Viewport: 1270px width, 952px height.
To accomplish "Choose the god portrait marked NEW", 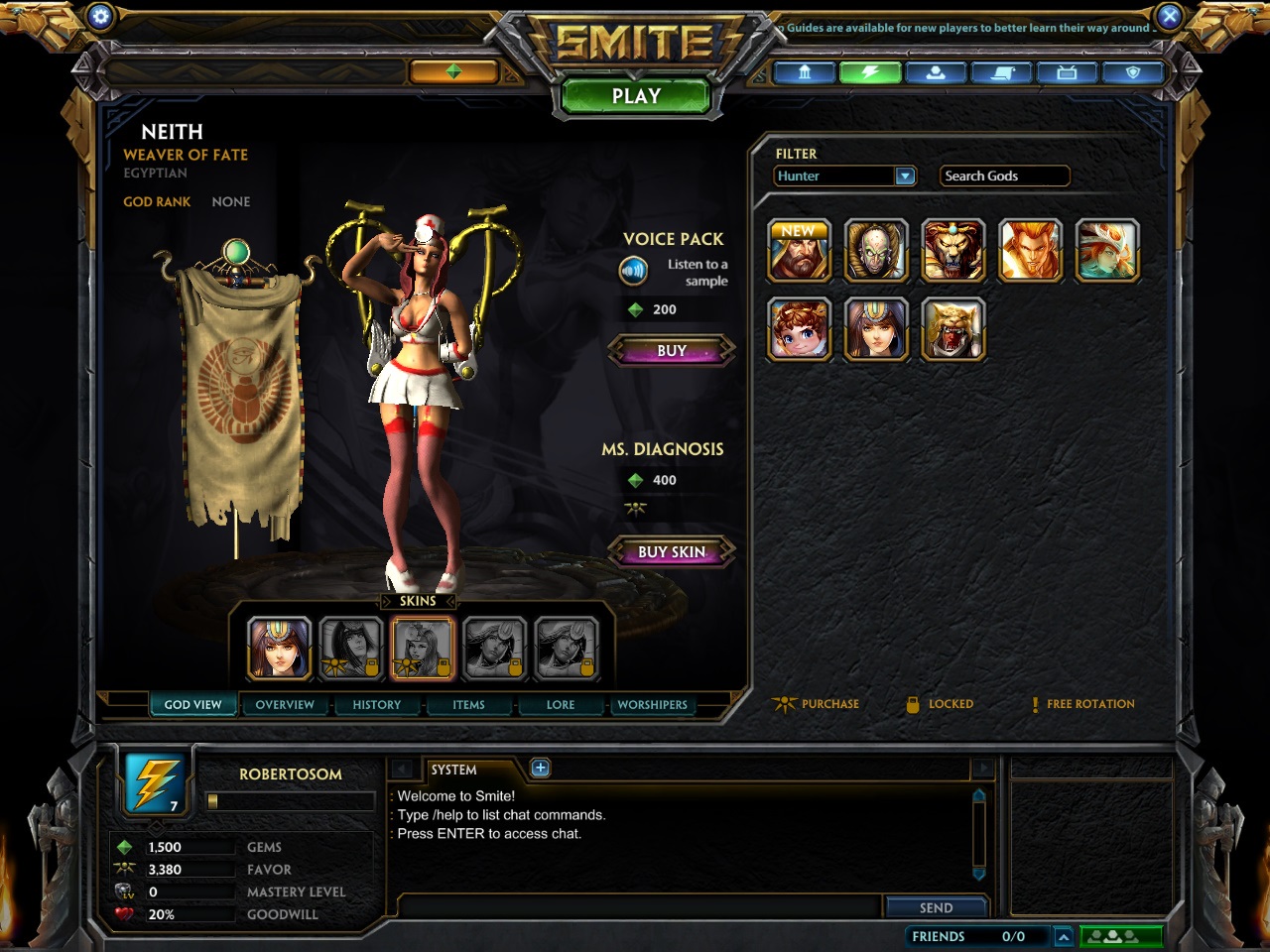I will (x=799, y=251).
